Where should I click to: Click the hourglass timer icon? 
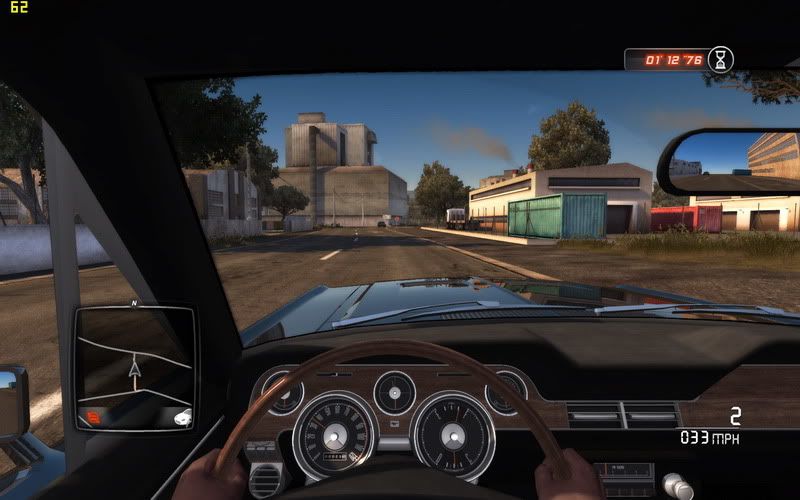[x=718, y=59]
